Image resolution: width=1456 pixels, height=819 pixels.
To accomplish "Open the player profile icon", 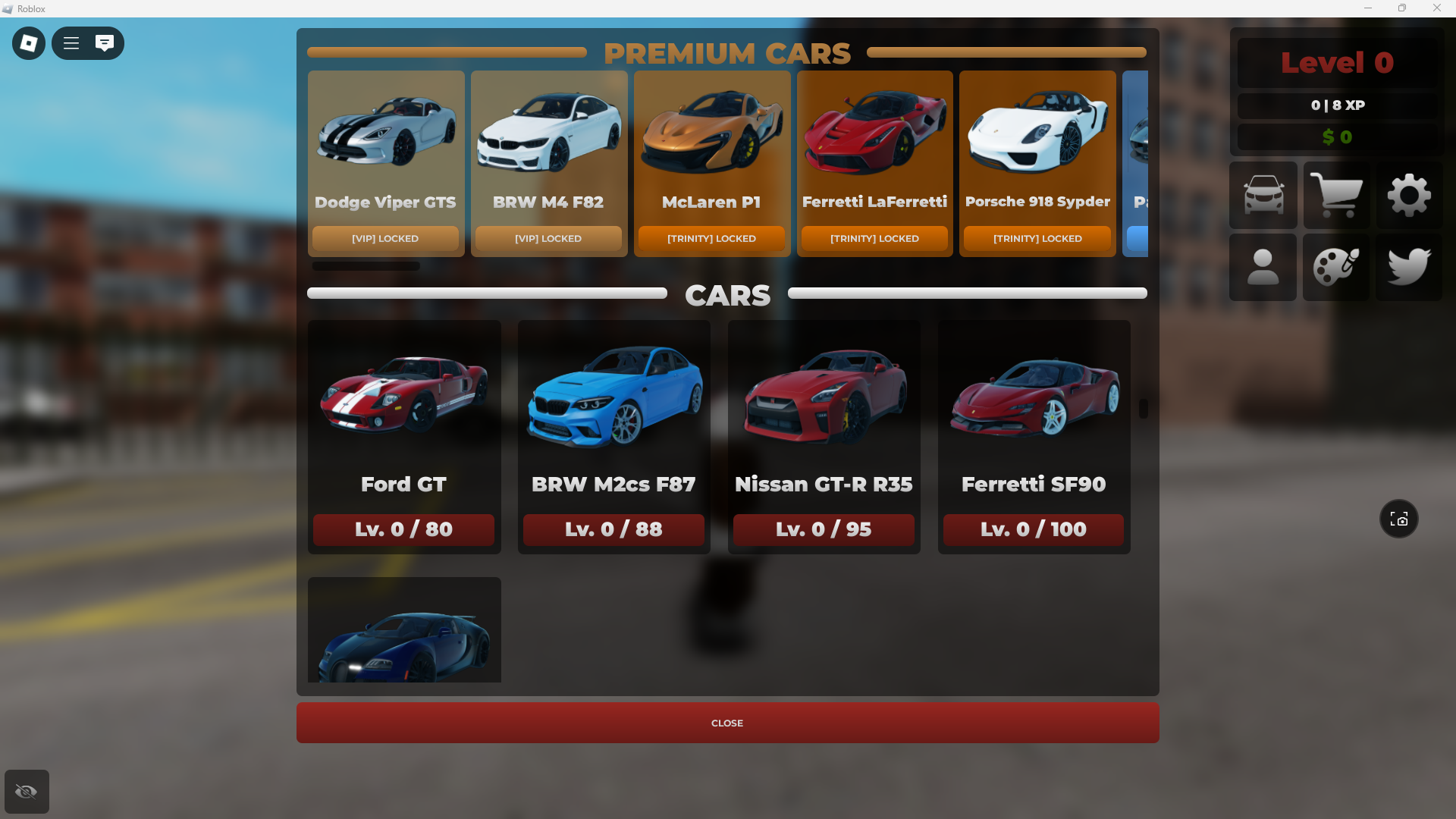I will 1263,267.
